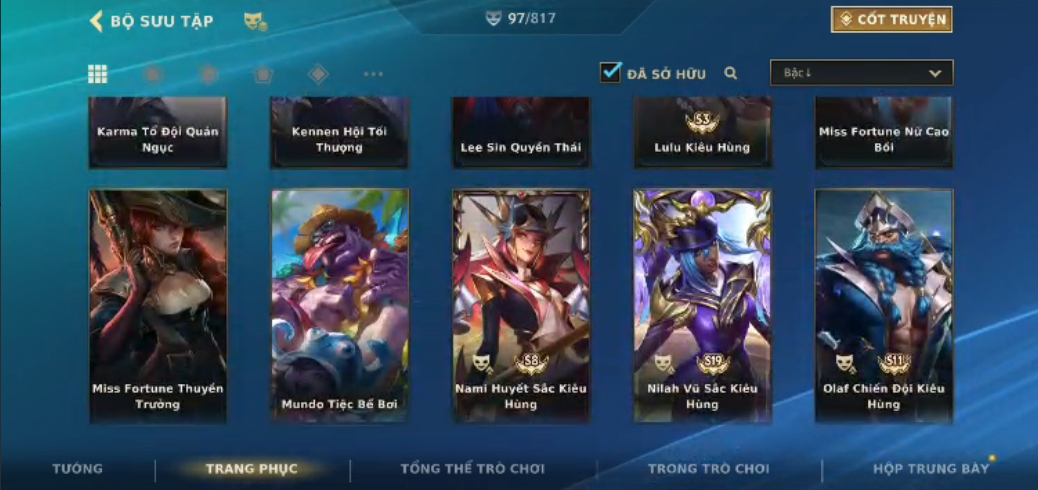Select Olaf Chiến Đội Kiêu Hùng skin

[884, 305]
